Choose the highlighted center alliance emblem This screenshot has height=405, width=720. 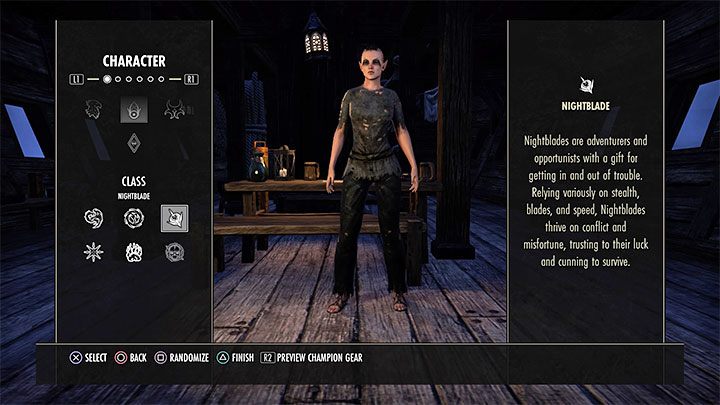[x=133, y=109]
